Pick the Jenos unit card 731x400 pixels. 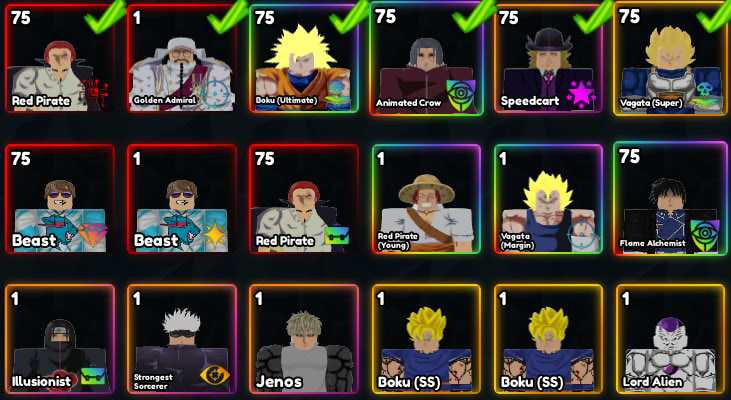click(305, 338)
